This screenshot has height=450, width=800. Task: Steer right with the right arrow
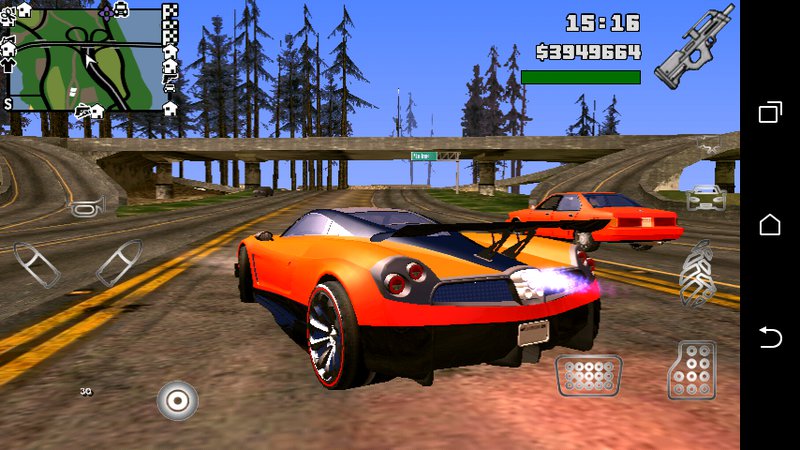[x=118, y=263]
